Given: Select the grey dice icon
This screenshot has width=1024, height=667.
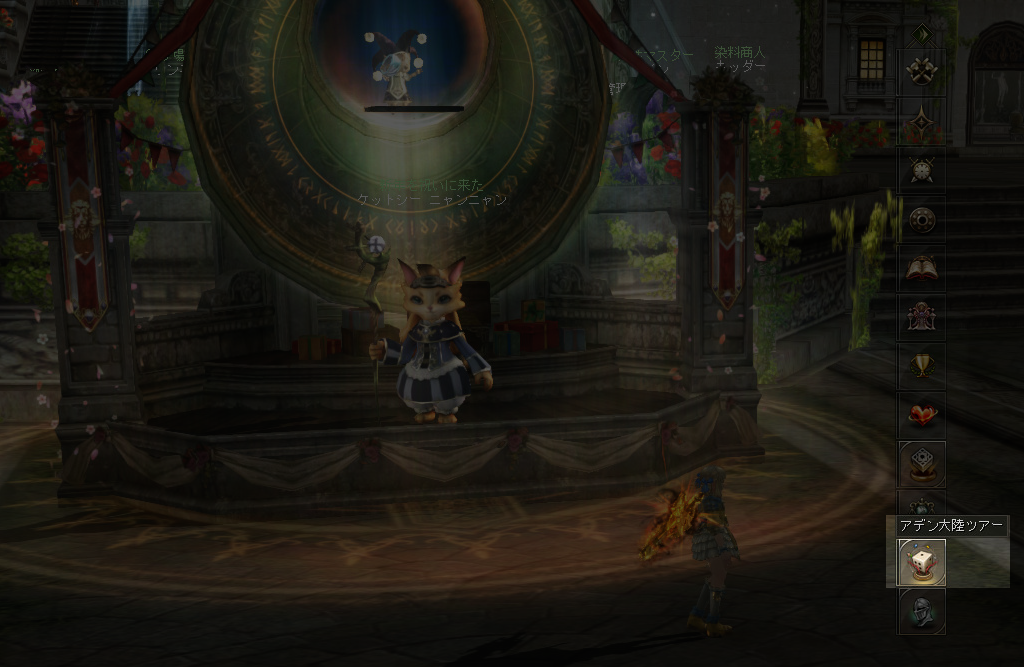Looking at the screenshot, I should 921,463.
